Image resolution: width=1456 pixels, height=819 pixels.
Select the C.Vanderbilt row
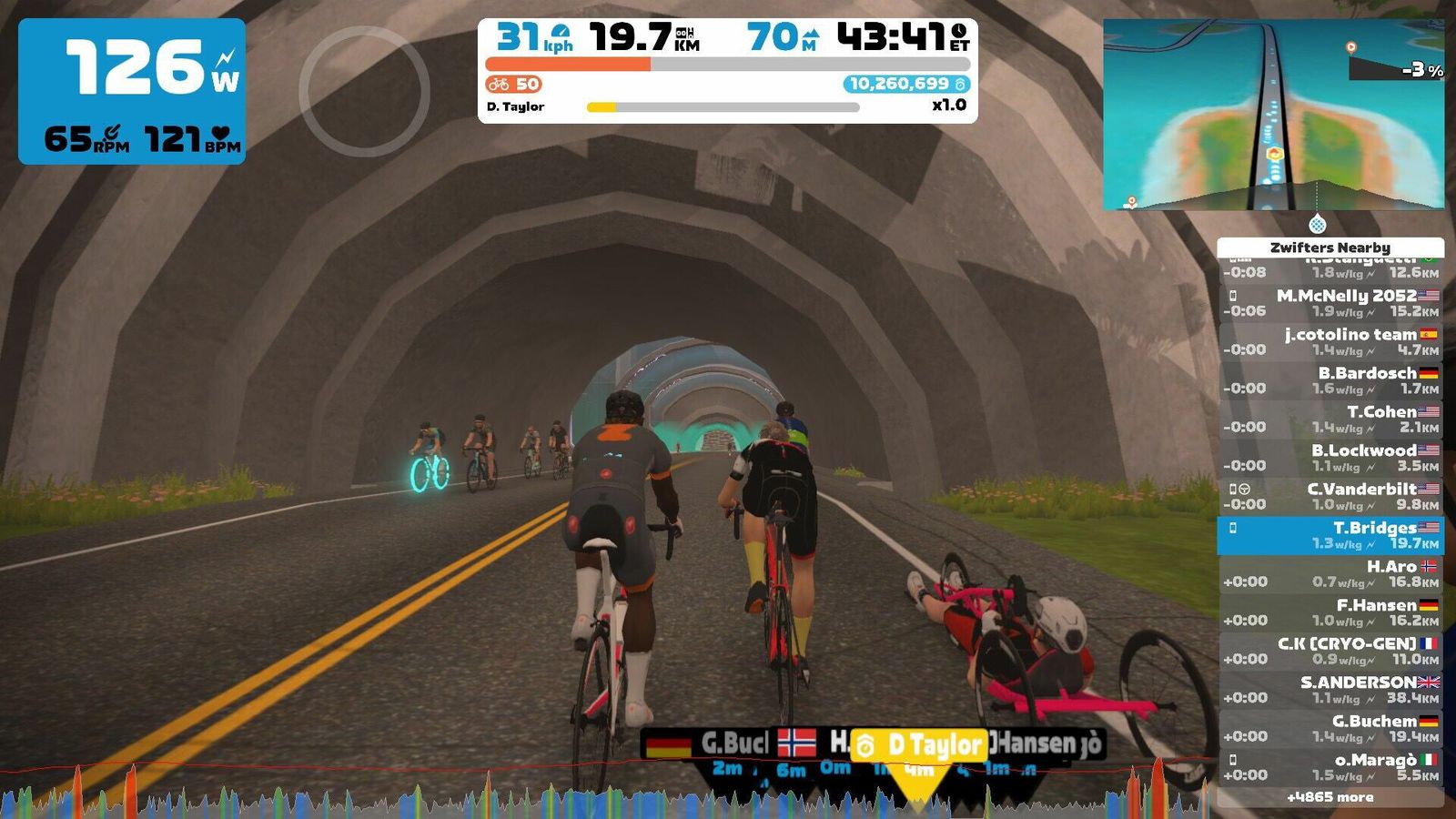tap(1330, 496)
